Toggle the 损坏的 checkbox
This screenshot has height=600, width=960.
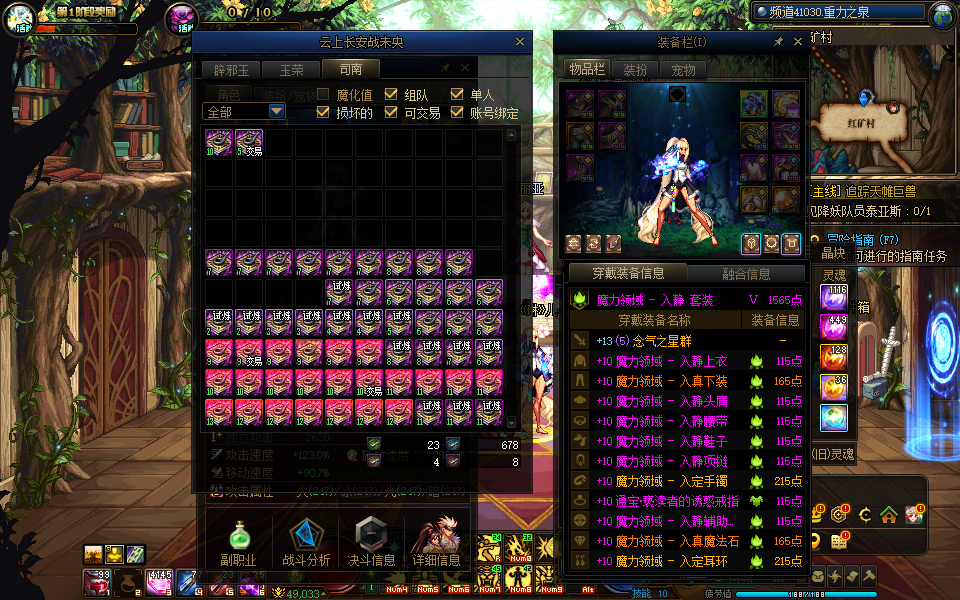point(323,112)
